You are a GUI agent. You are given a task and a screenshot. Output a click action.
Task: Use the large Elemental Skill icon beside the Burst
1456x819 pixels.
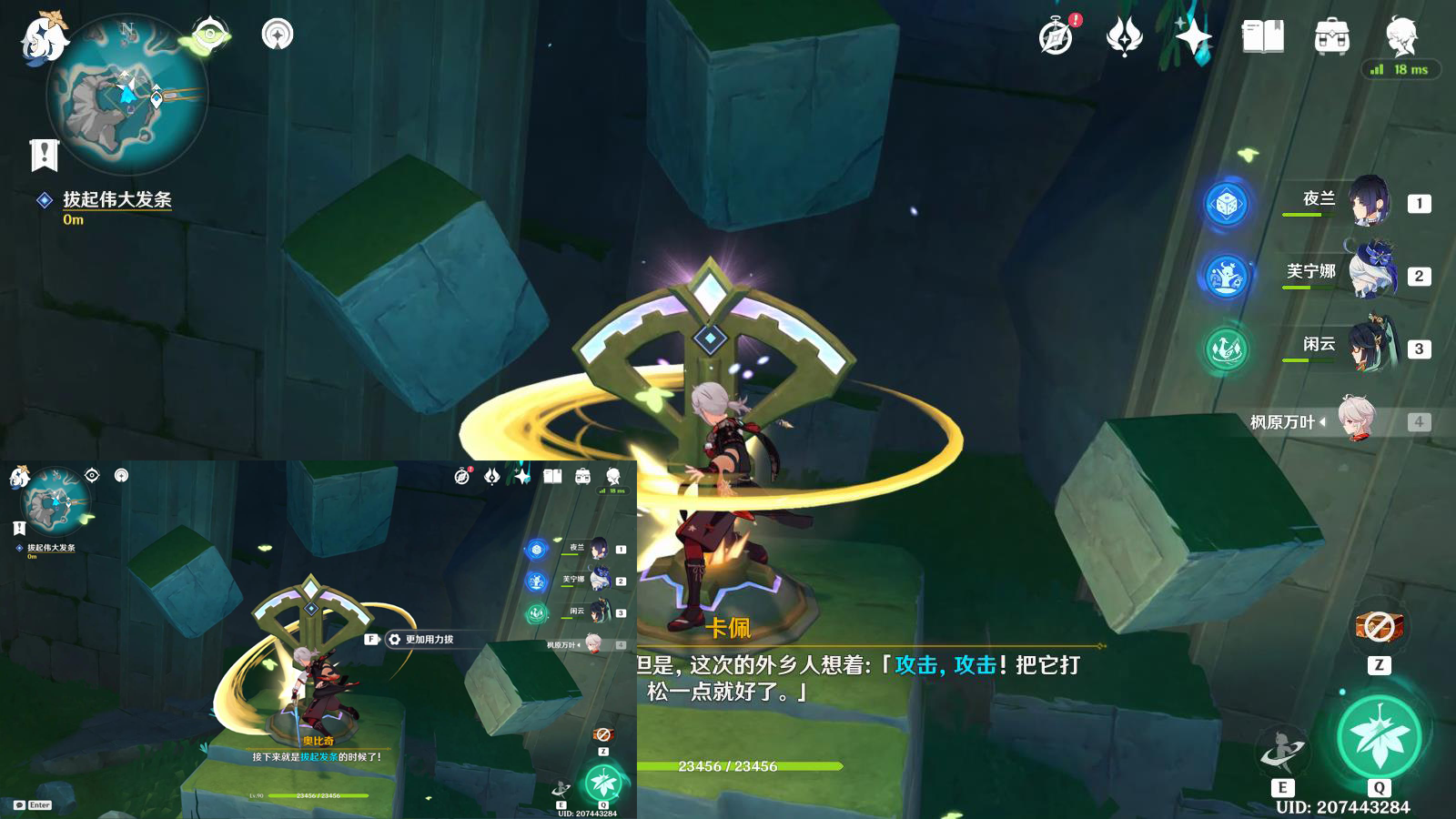click(1282, 753)
